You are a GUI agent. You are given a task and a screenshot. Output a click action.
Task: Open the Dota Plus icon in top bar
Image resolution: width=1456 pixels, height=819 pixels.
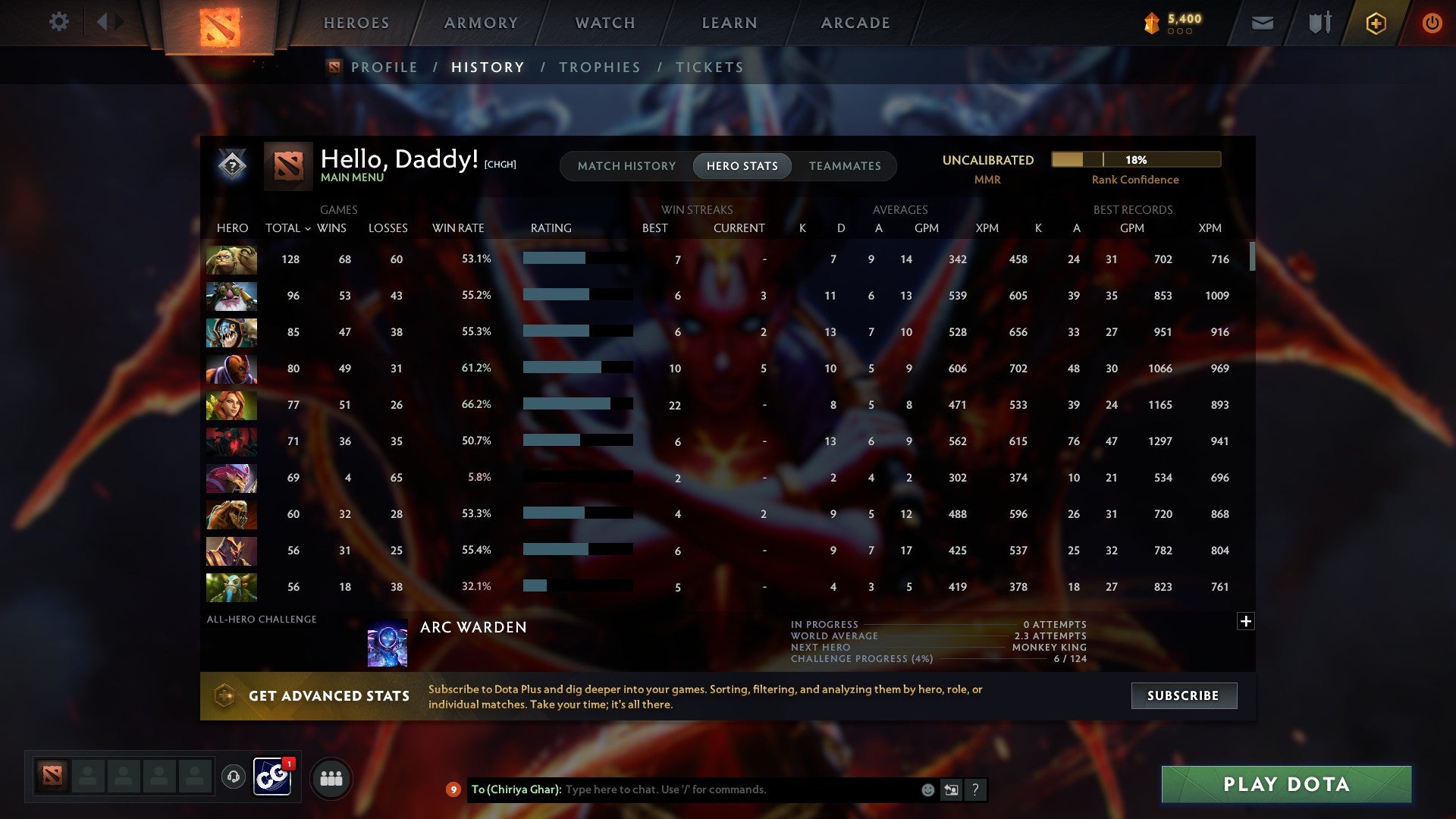pos(1376,23)
